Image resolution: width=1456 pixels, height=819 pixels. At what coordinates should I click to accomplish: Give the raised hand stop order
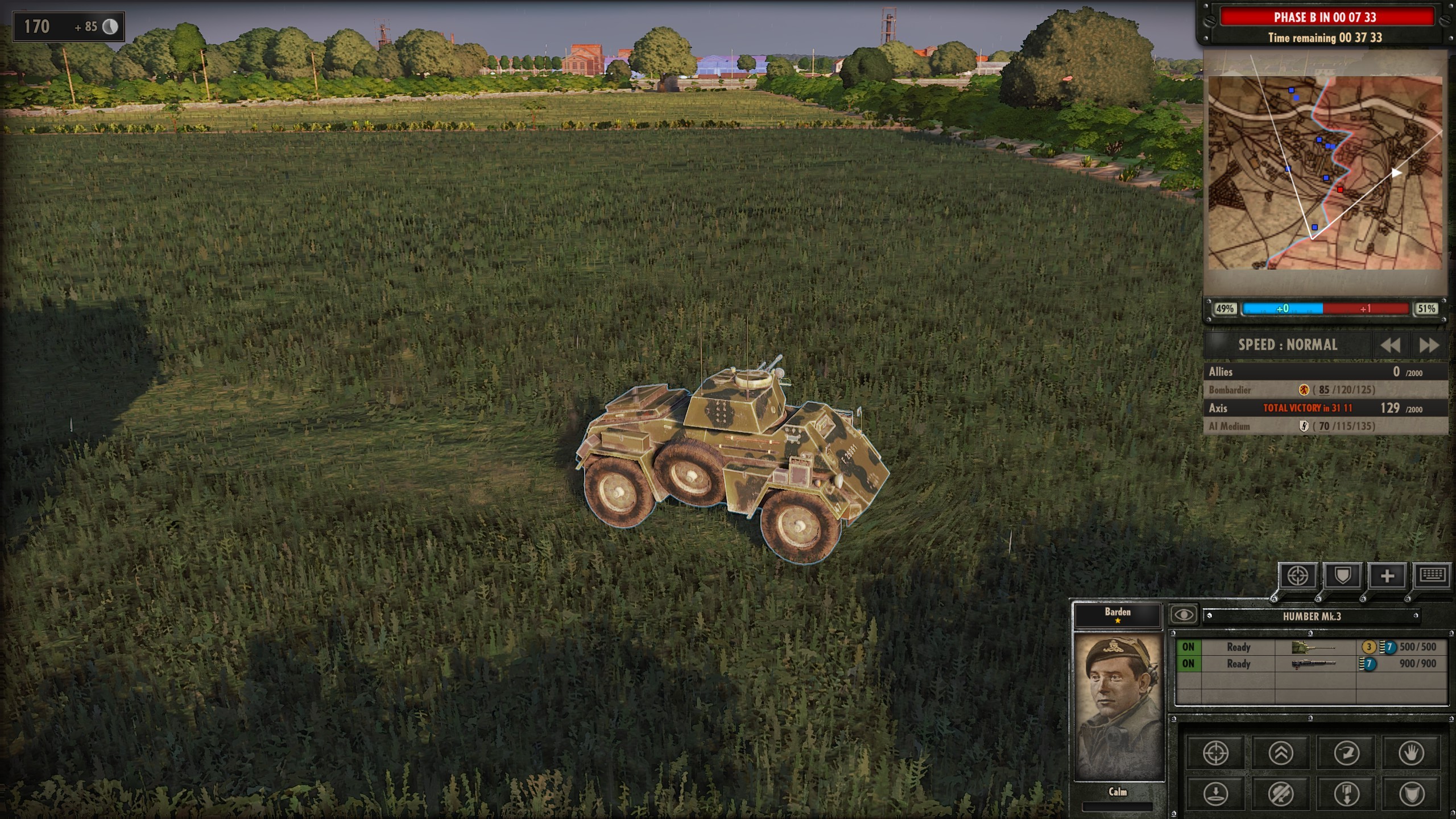tap(1411, 753)
